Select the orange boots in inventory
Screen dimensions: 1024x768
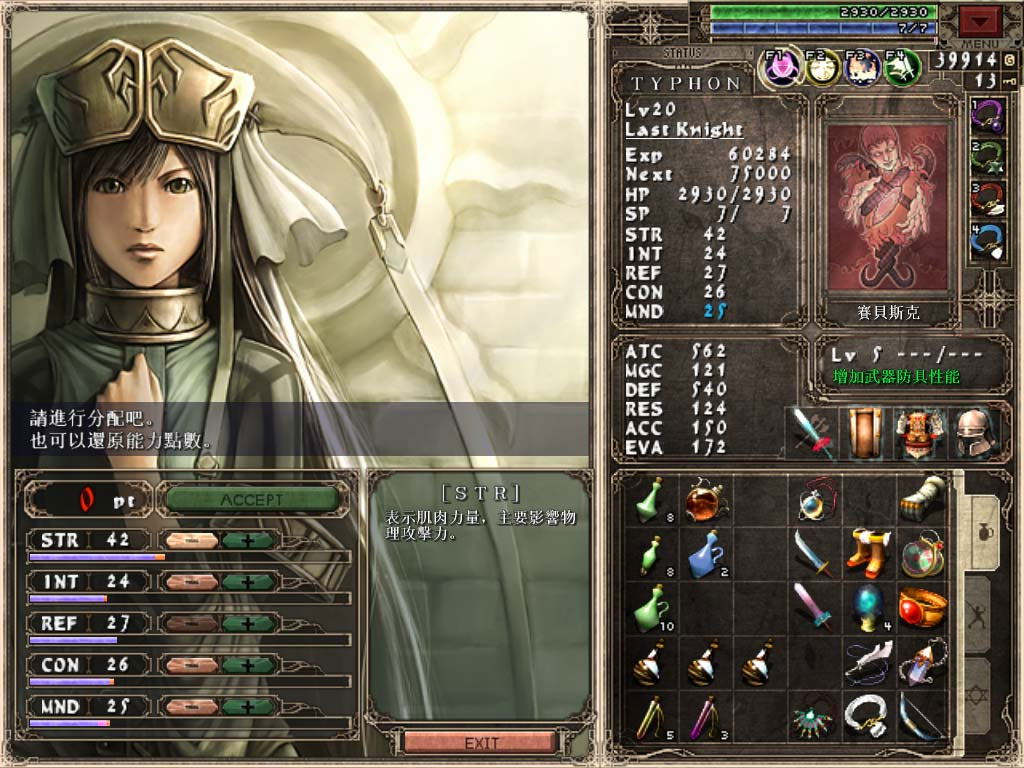[866, 551]
